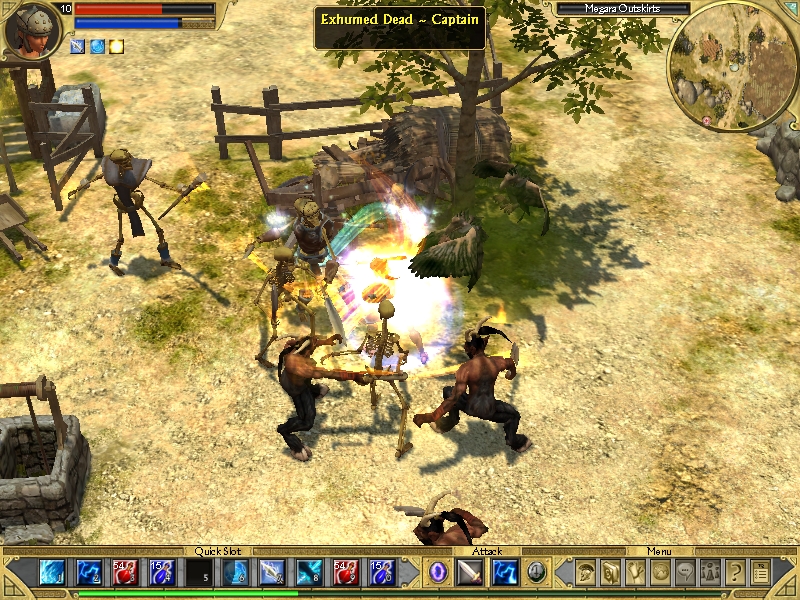Open the party button with figures
Screen dimensions: 800x600
(x=711, y=572)
